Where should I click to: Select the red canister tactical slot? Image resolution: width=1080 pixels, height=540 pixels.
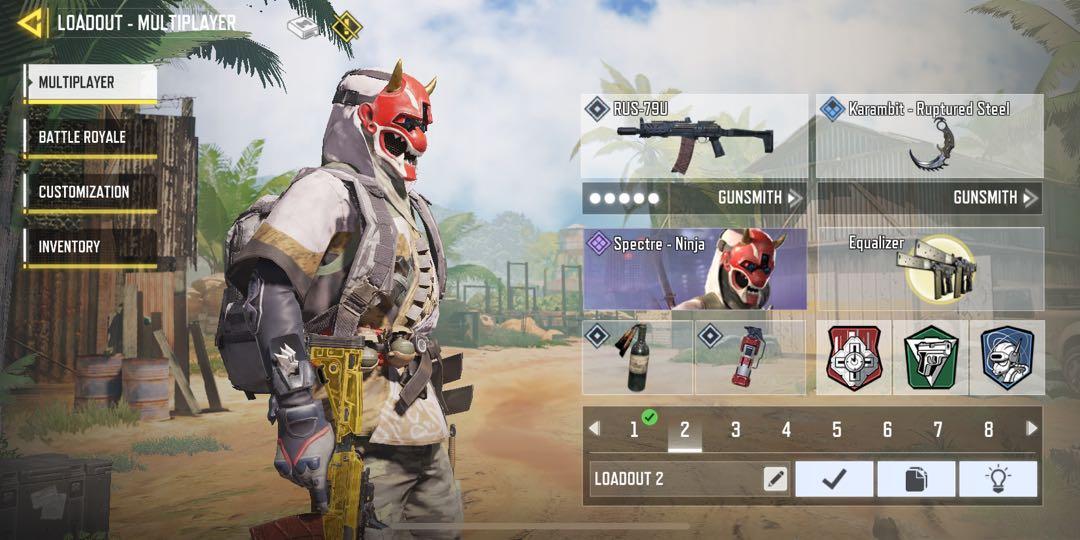pos(749,357)
